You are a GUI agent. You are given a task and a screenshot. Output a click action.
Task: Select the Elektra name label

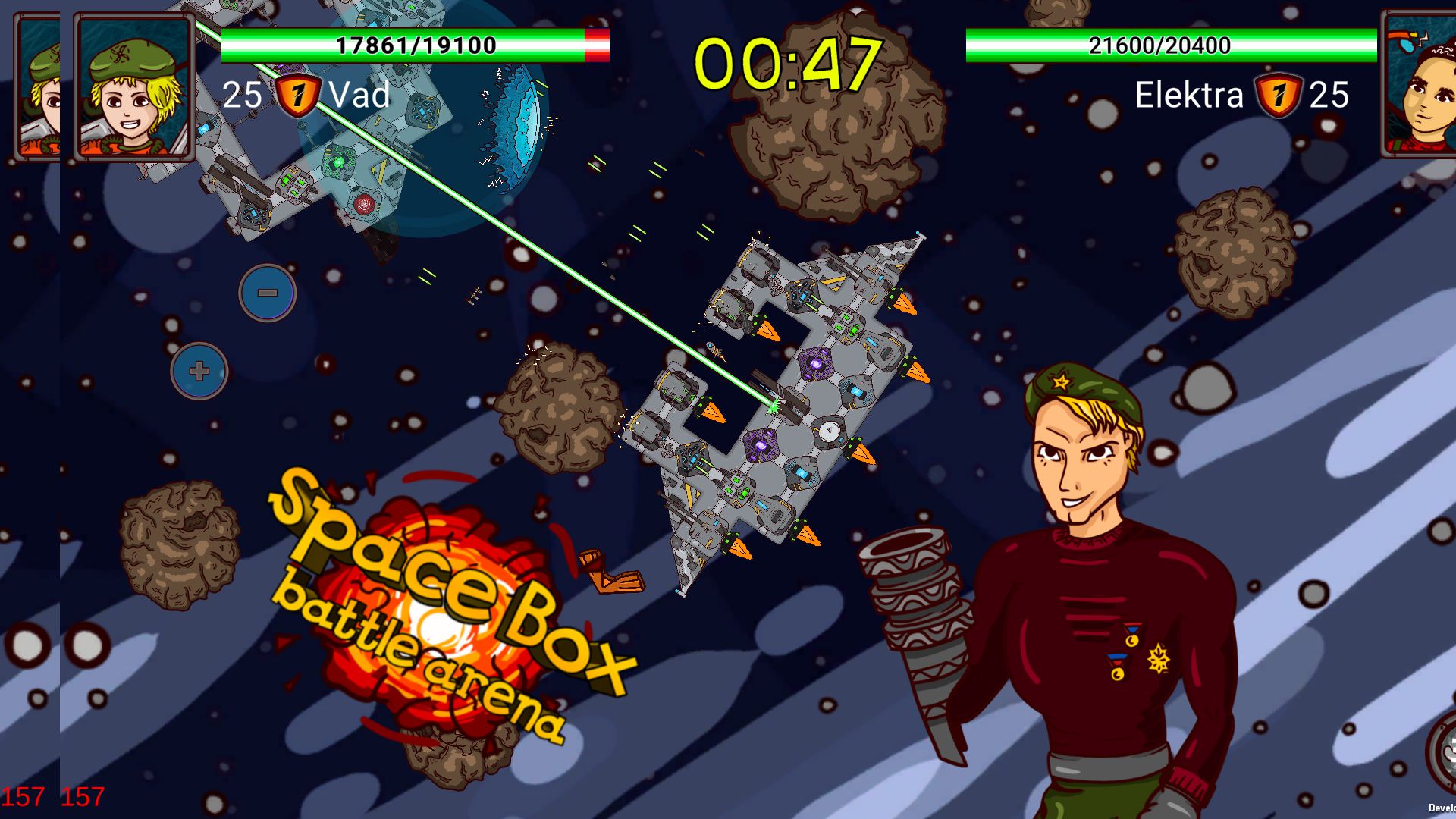click(x=1187, y=96)
